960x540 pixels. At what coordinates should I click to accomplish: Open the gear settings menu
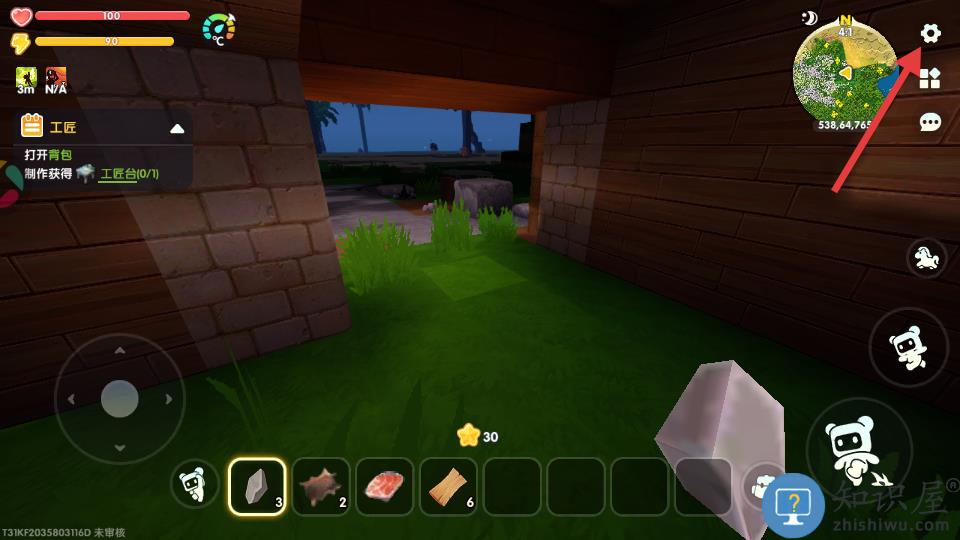click(x=930, y=33)
